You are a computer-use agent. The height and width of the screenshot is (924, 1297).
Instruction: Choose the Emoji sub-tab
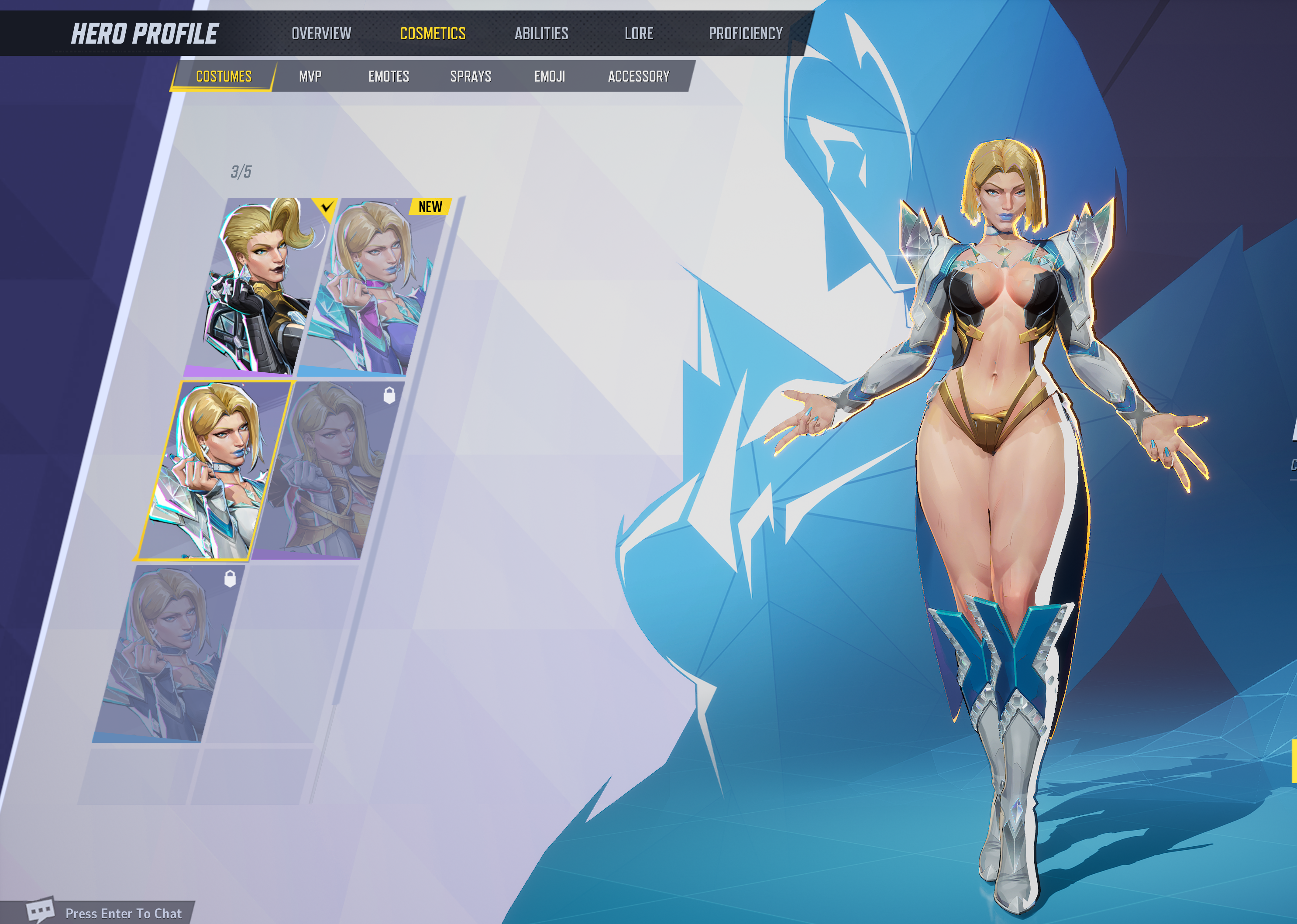pyautogui.click(x=550, y=76)
